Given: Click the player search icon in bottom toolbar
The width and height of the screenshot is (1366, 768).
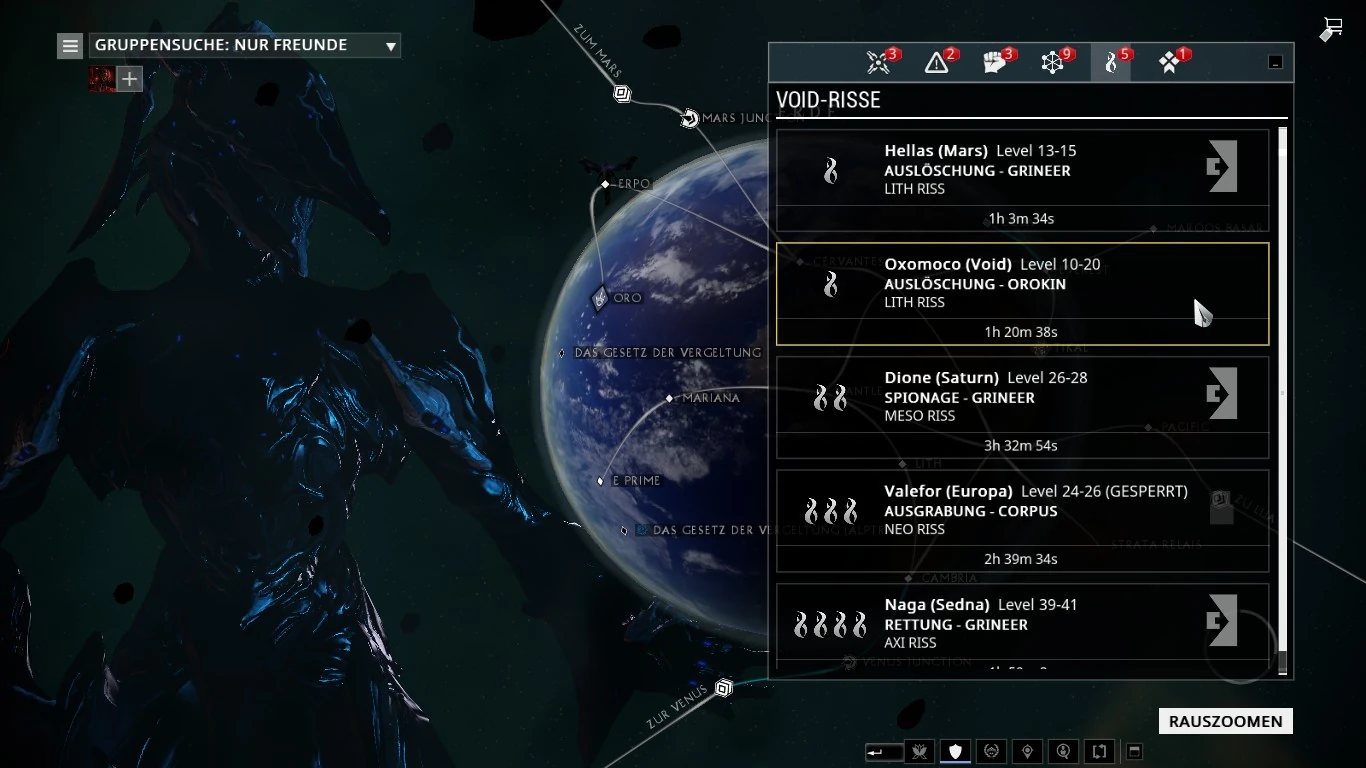Looking at the screenshot, I should click(1062, 751).
